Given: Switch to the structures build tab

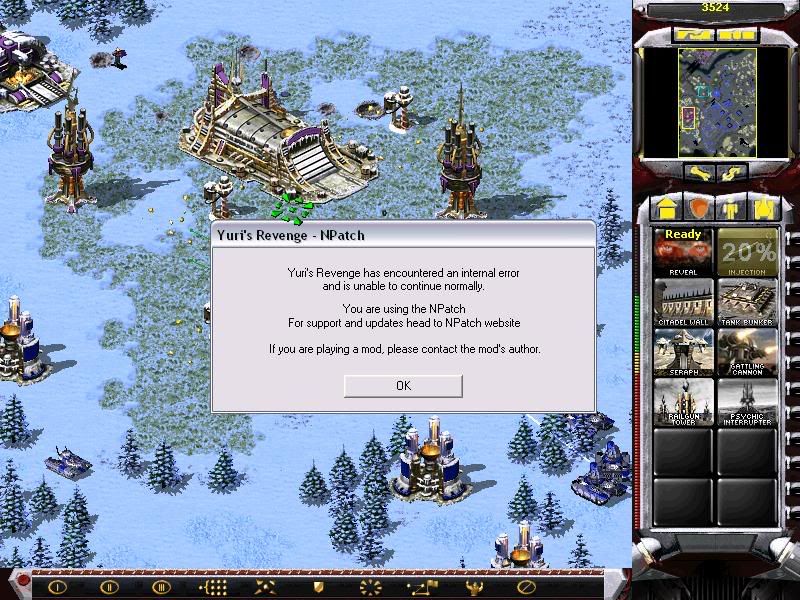Looking at the screenshot, I should (665, 209).
